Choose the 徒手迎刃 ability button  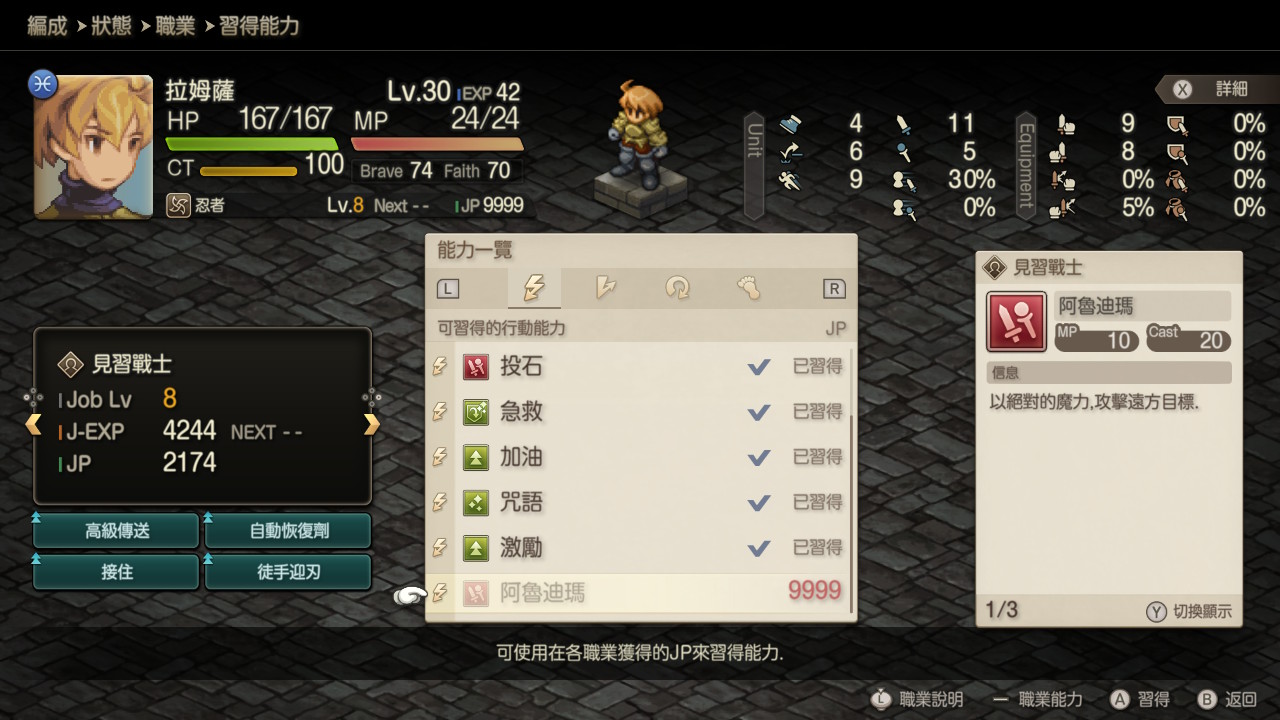[288, 573]
